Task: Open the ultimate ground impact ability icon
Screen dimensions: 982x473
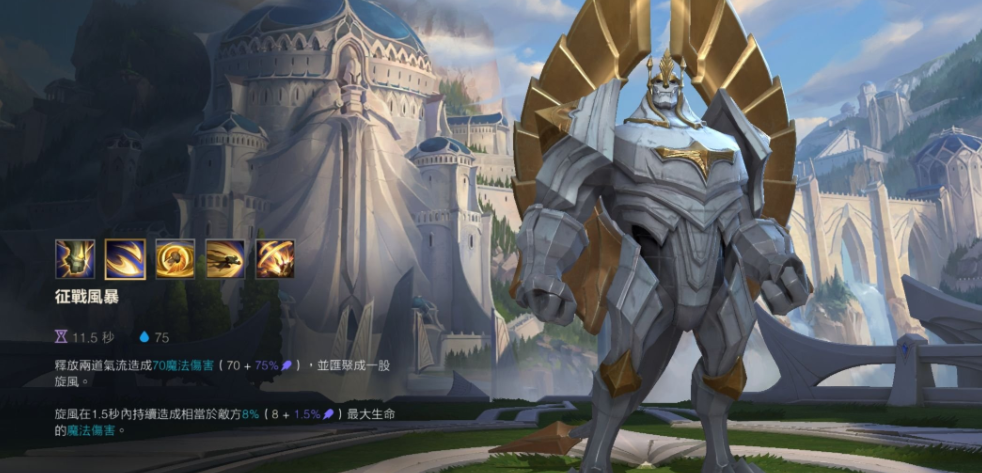Action: coord(275,259)
